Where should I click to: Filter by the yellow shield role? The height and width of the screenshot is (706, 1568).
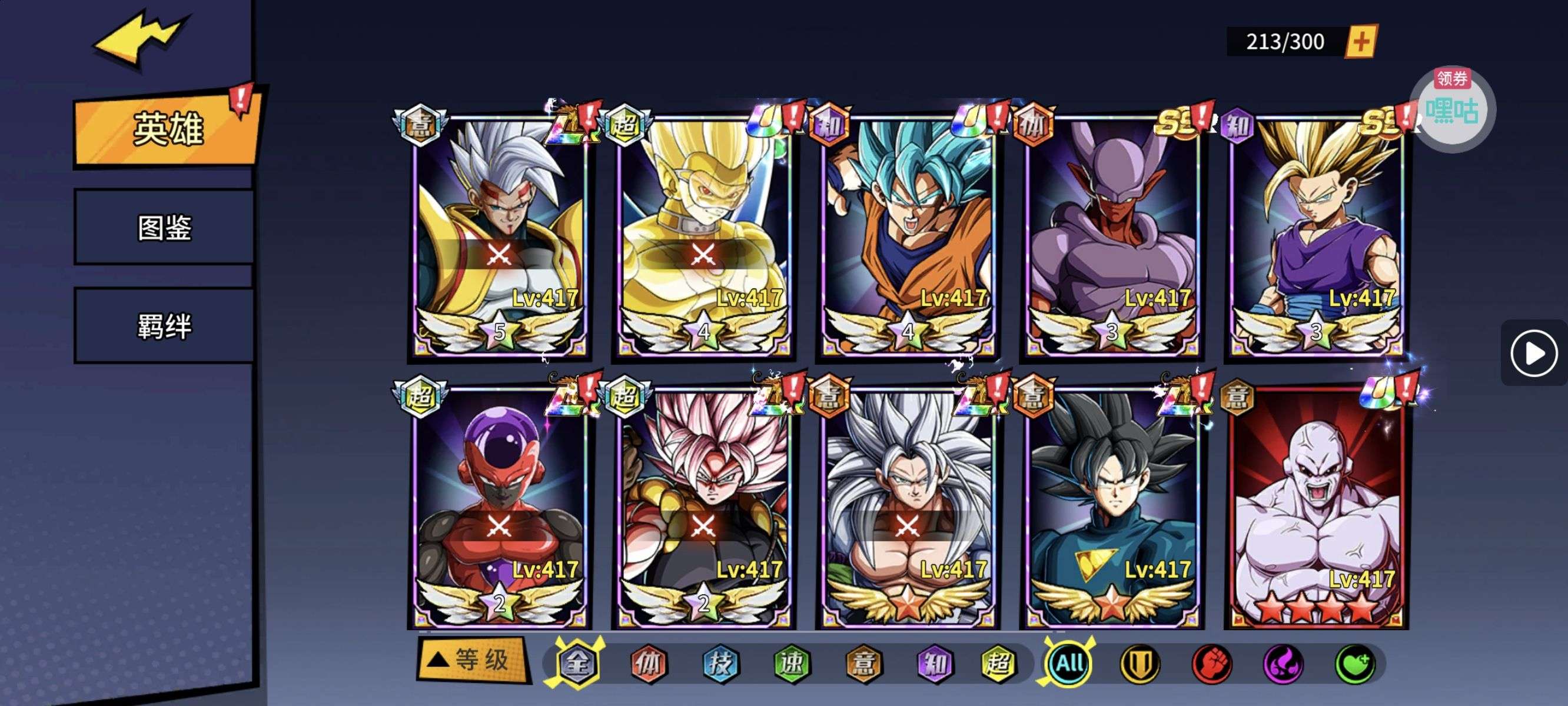coord(1140,664)
